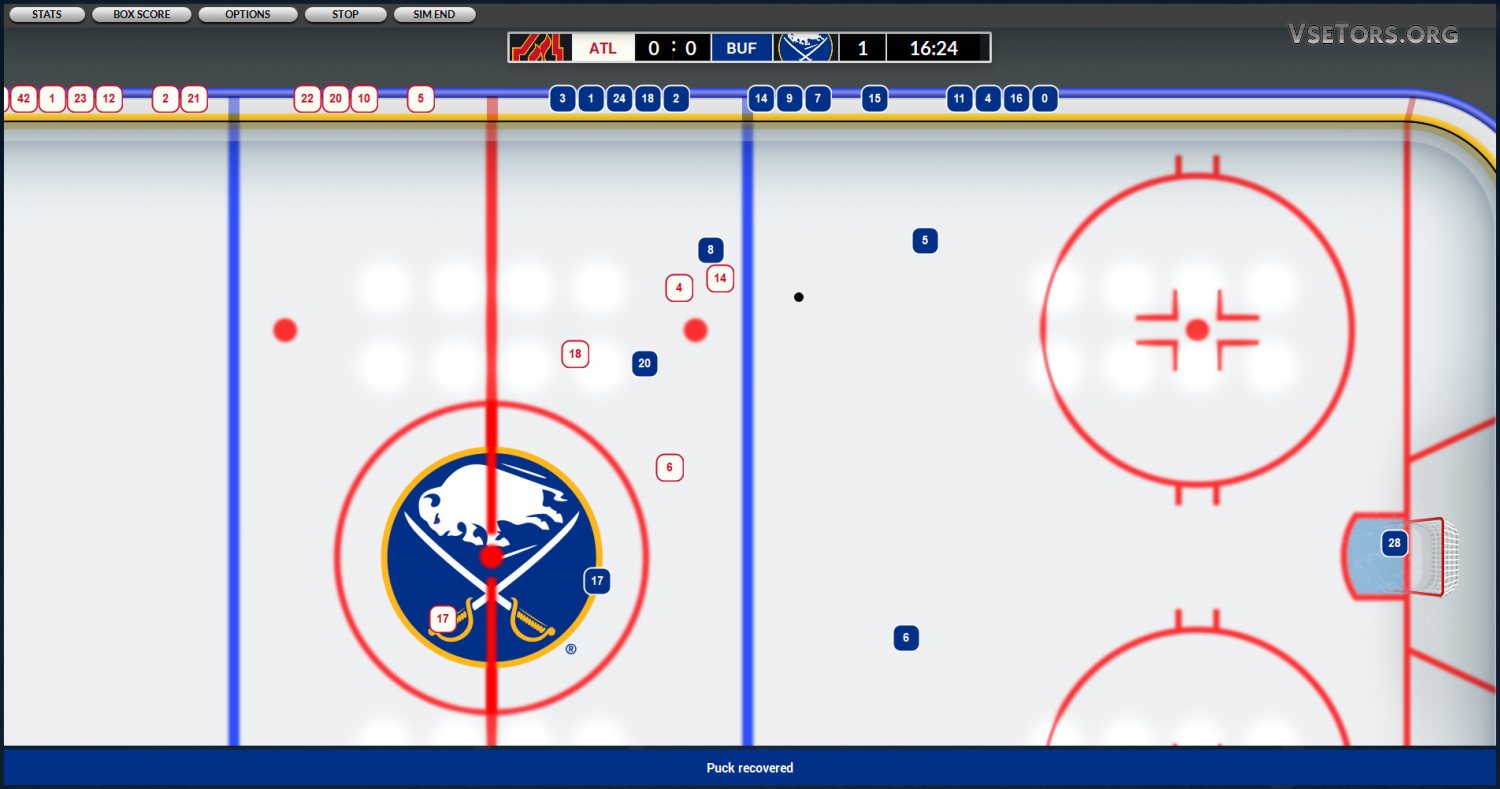Image resolution: width=1500 pixels, height=789 pixels.
Task: Show the Box Score
Action: (x=141, y=15)
